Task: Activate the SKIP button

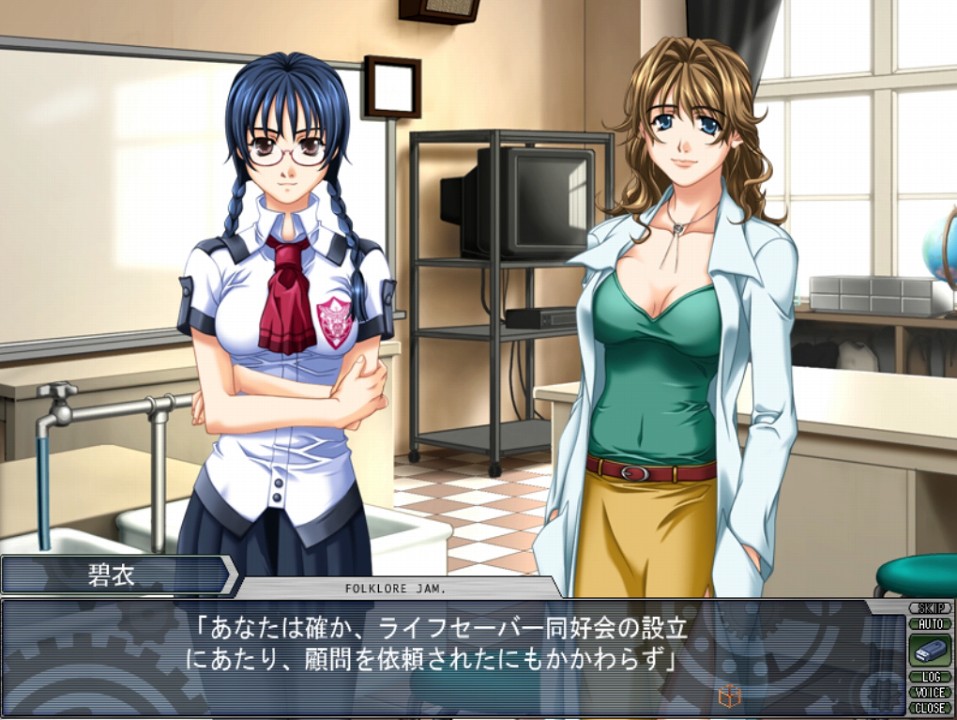Action: tap(929, 608)
